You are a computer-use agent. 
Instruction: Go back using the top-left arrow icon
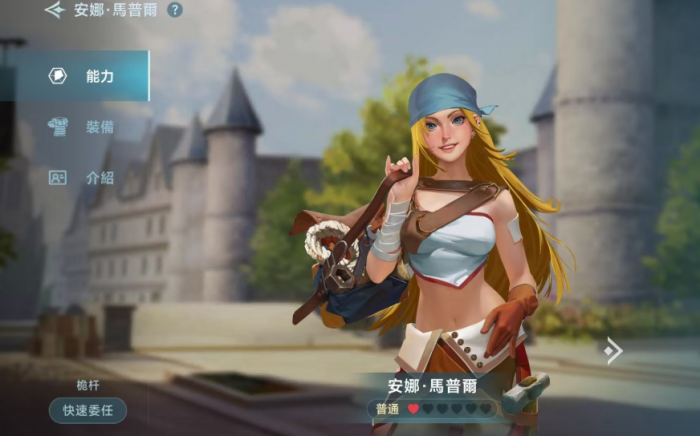coord(54,10)
